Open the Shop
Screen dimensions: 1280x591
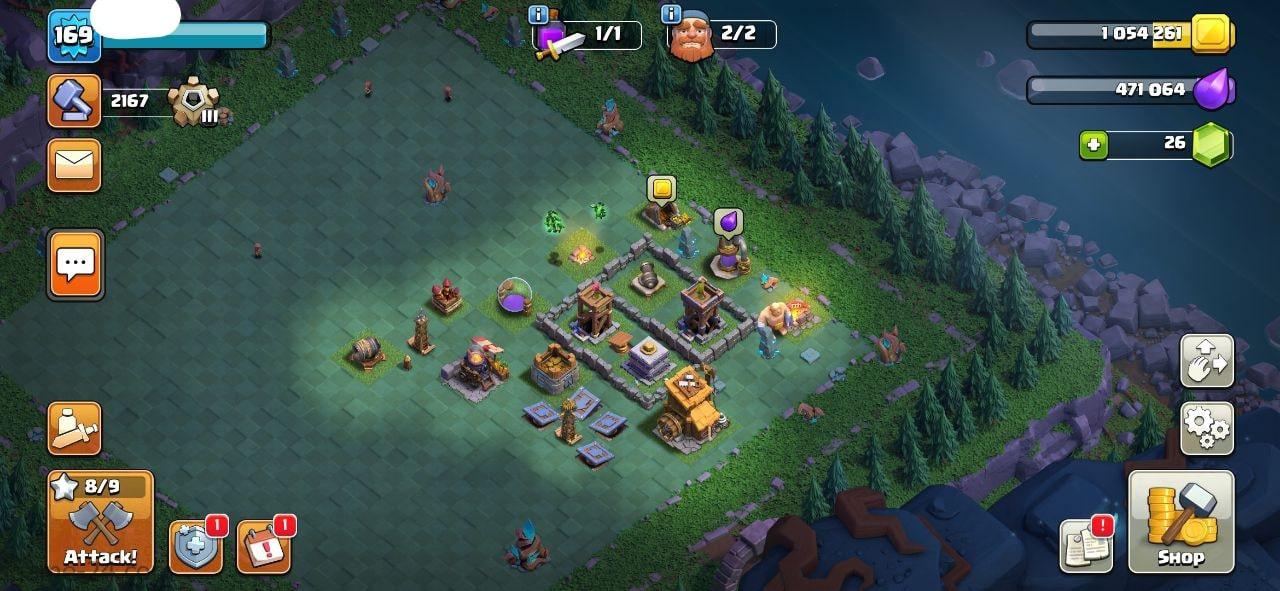point(1180,522)
